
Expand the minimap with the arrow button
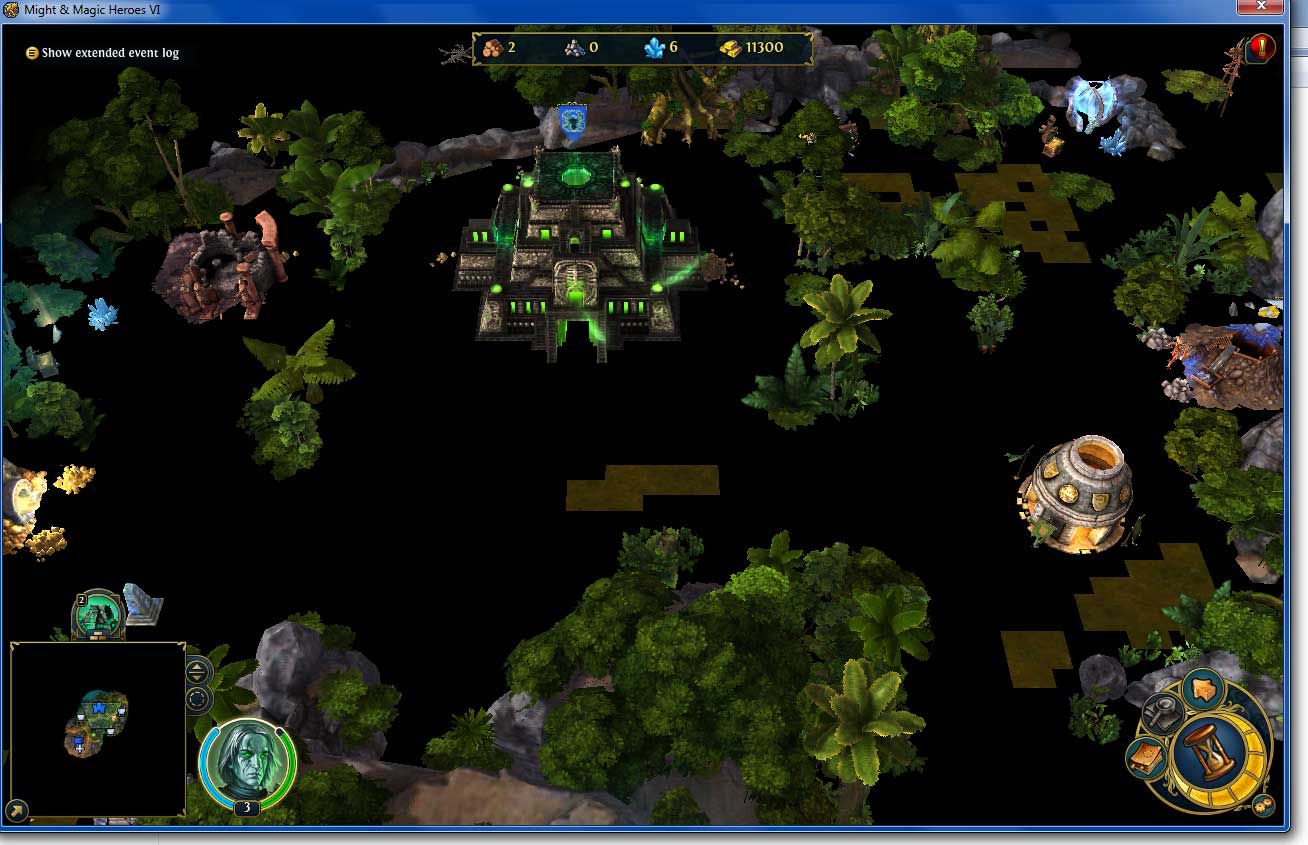click(x=17, y=810)
